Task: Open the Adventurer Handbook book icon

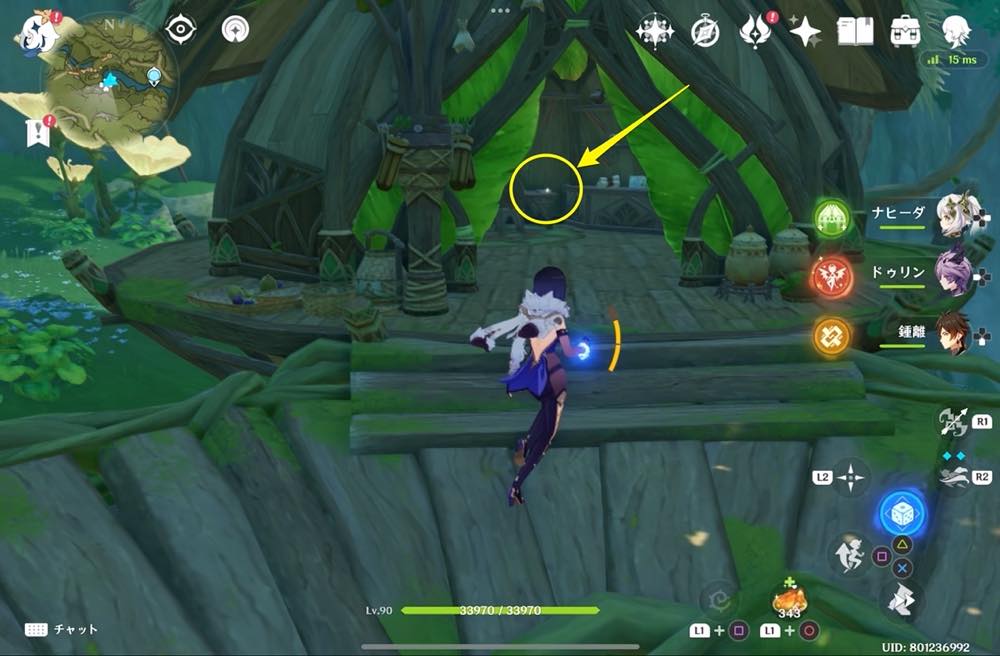Action: click(855, 32)
